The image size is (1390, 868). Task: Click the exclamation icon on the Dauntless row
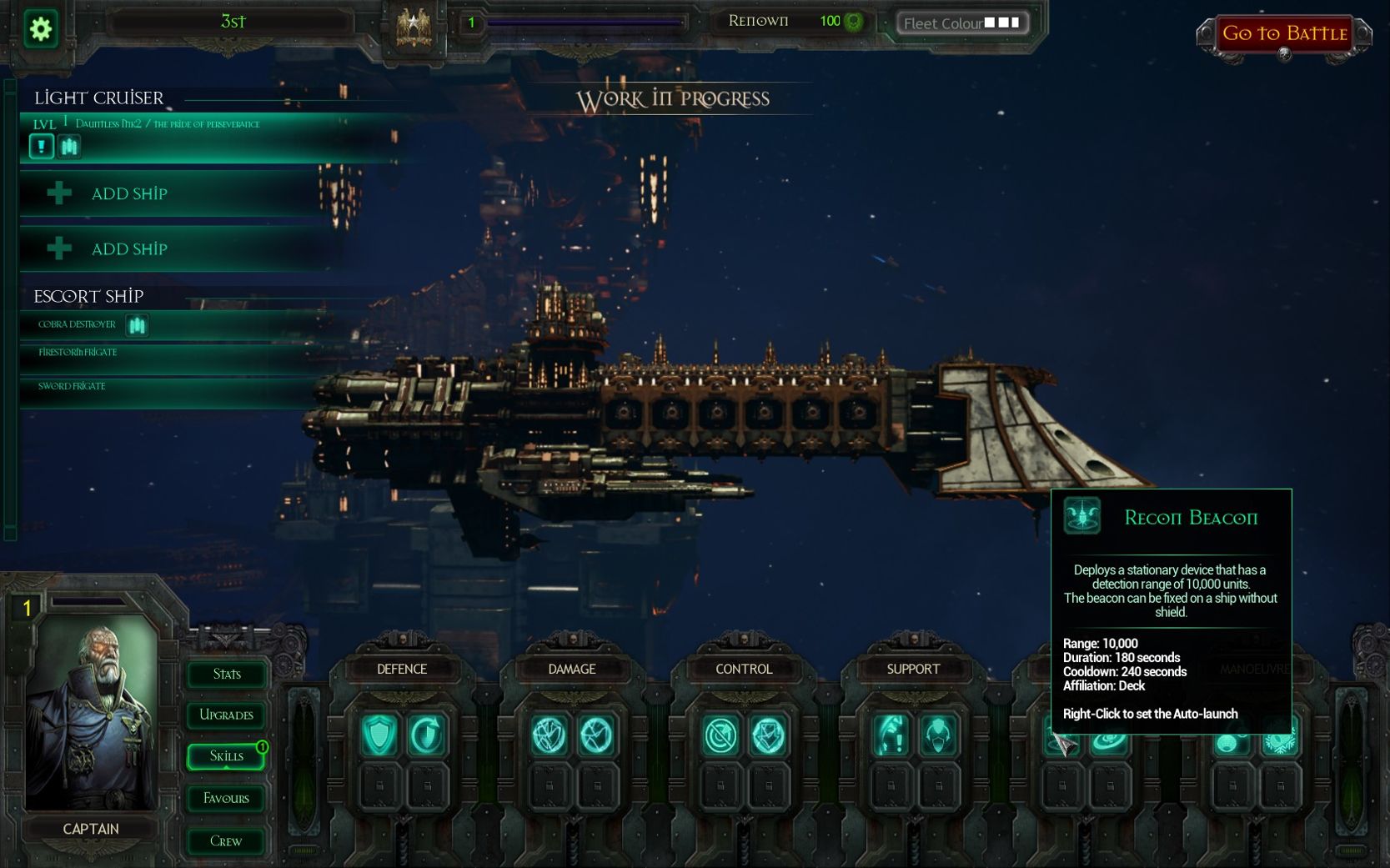pos(41,147)
